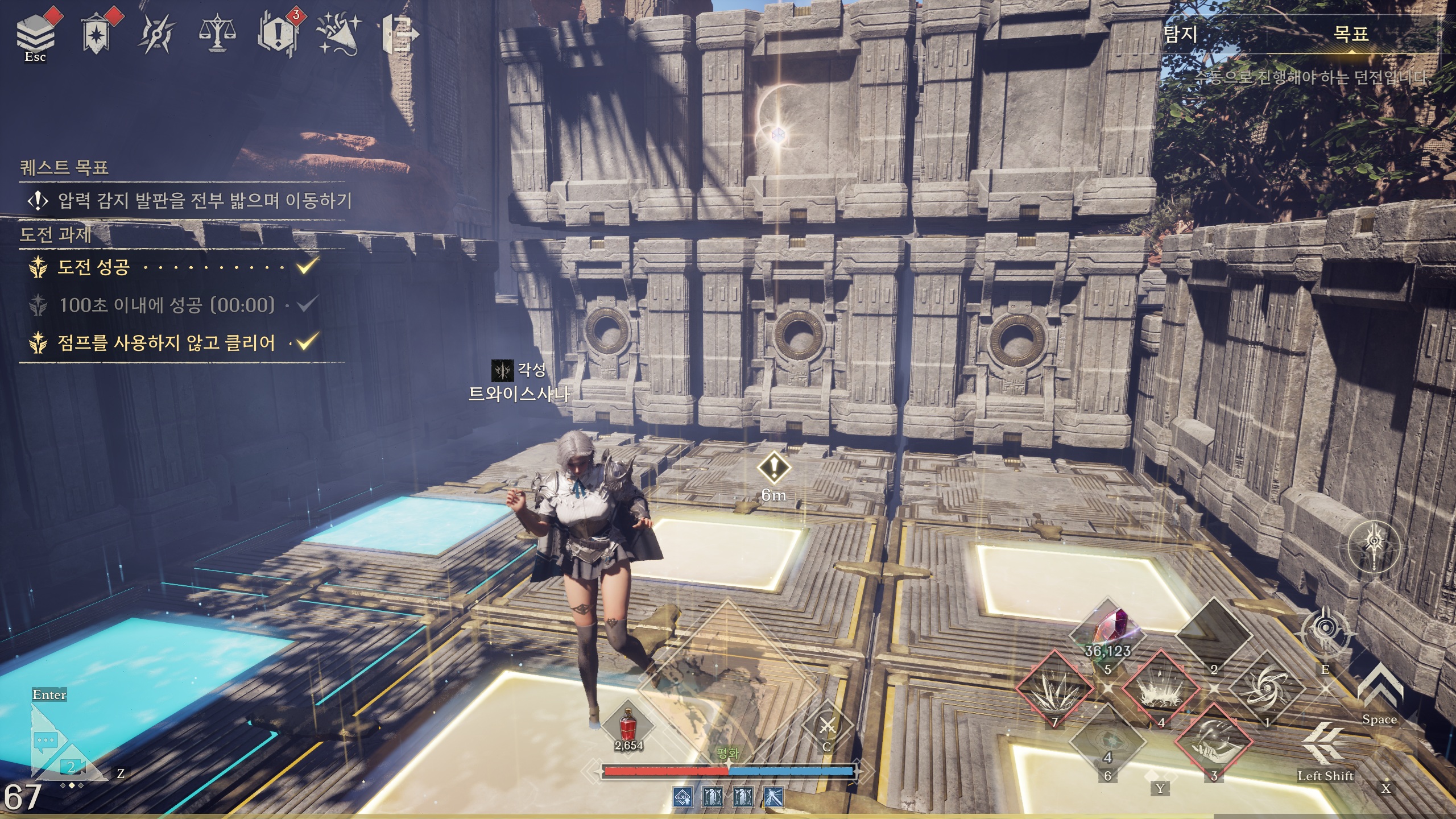This screenshot has width=1456, height=819.
Task: Switch to the 탐지 tab
Action: (1181, 34)
